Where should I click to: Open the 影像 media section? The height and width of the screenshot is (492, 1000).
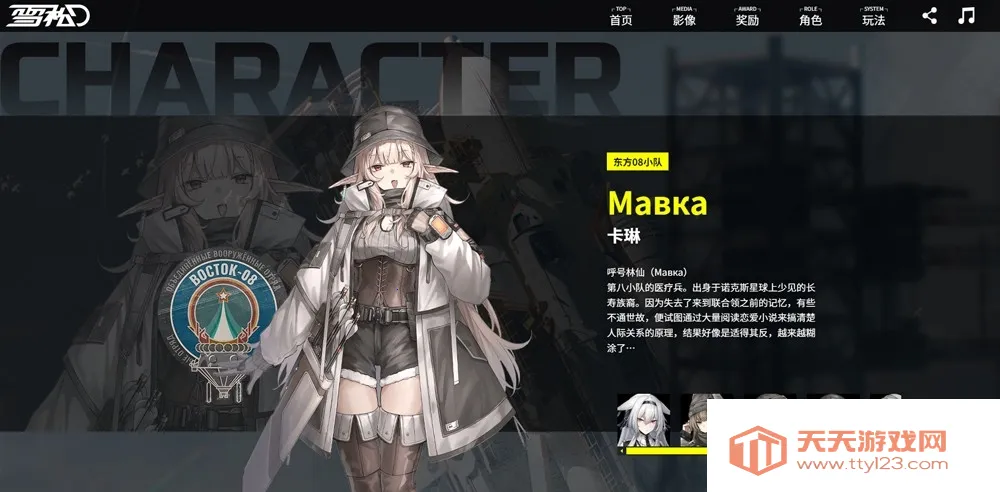tap(684, 17)
